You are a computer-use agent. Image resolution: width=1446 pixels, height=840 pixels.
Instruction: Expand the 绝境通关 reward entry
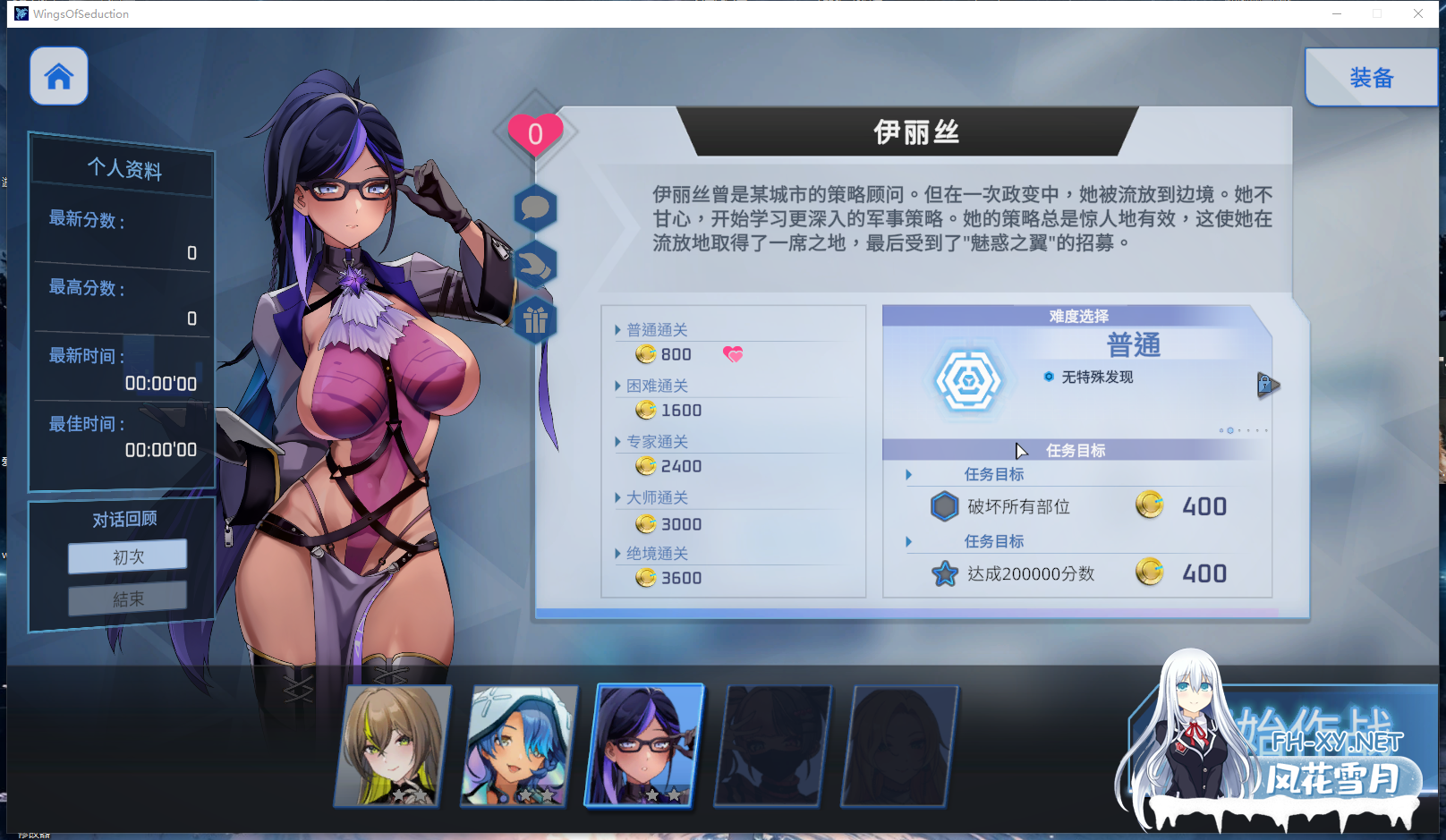617,553
